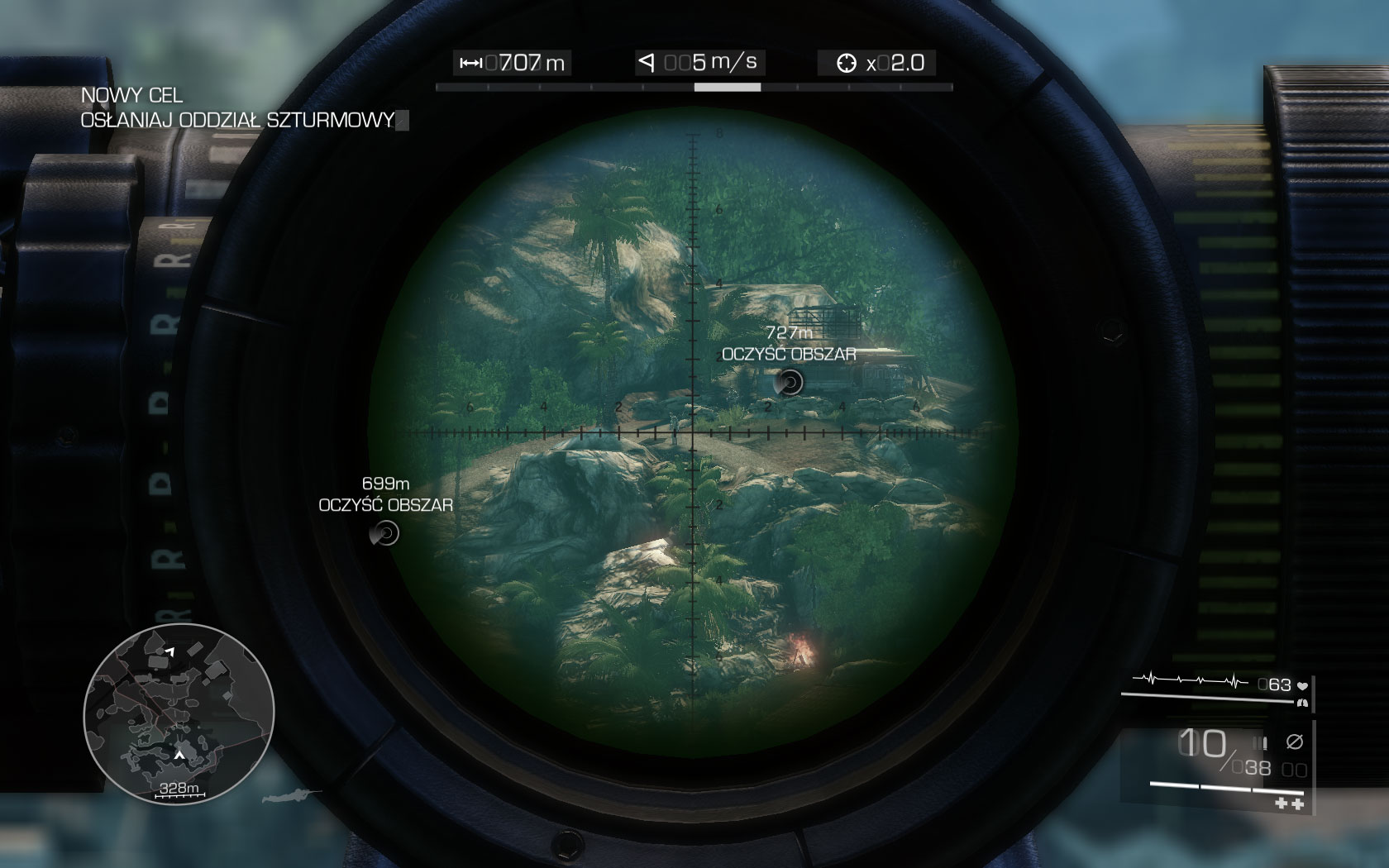Screen dimensions: 1389x868
Task: Select the OSŁANIAJ ODDZIAŁ SZTURMOWY mission entry
Action: click(237, 119)
